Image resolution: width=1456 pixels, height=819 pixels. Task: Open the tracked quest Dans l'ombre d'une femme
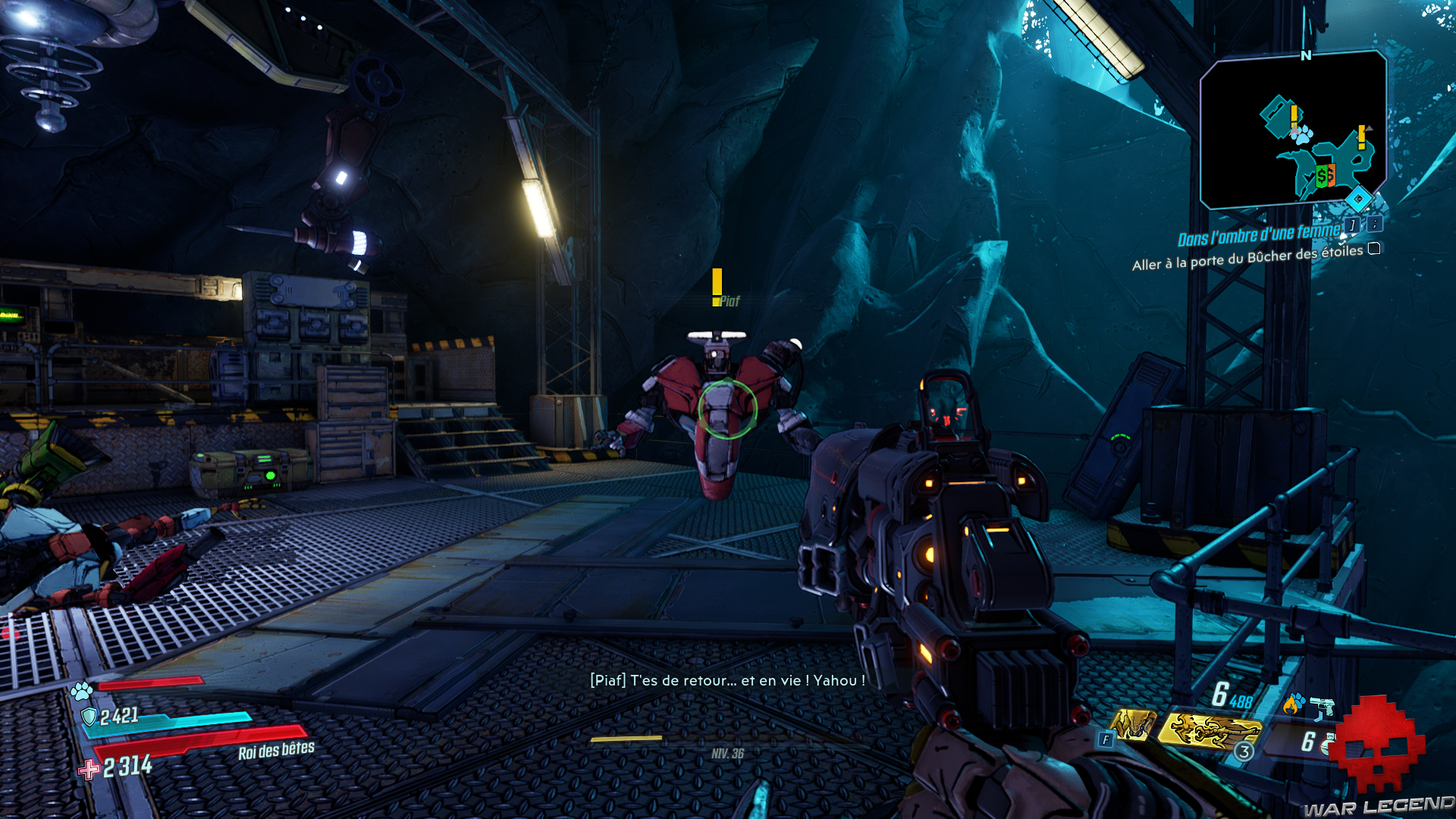point(1259,235)
